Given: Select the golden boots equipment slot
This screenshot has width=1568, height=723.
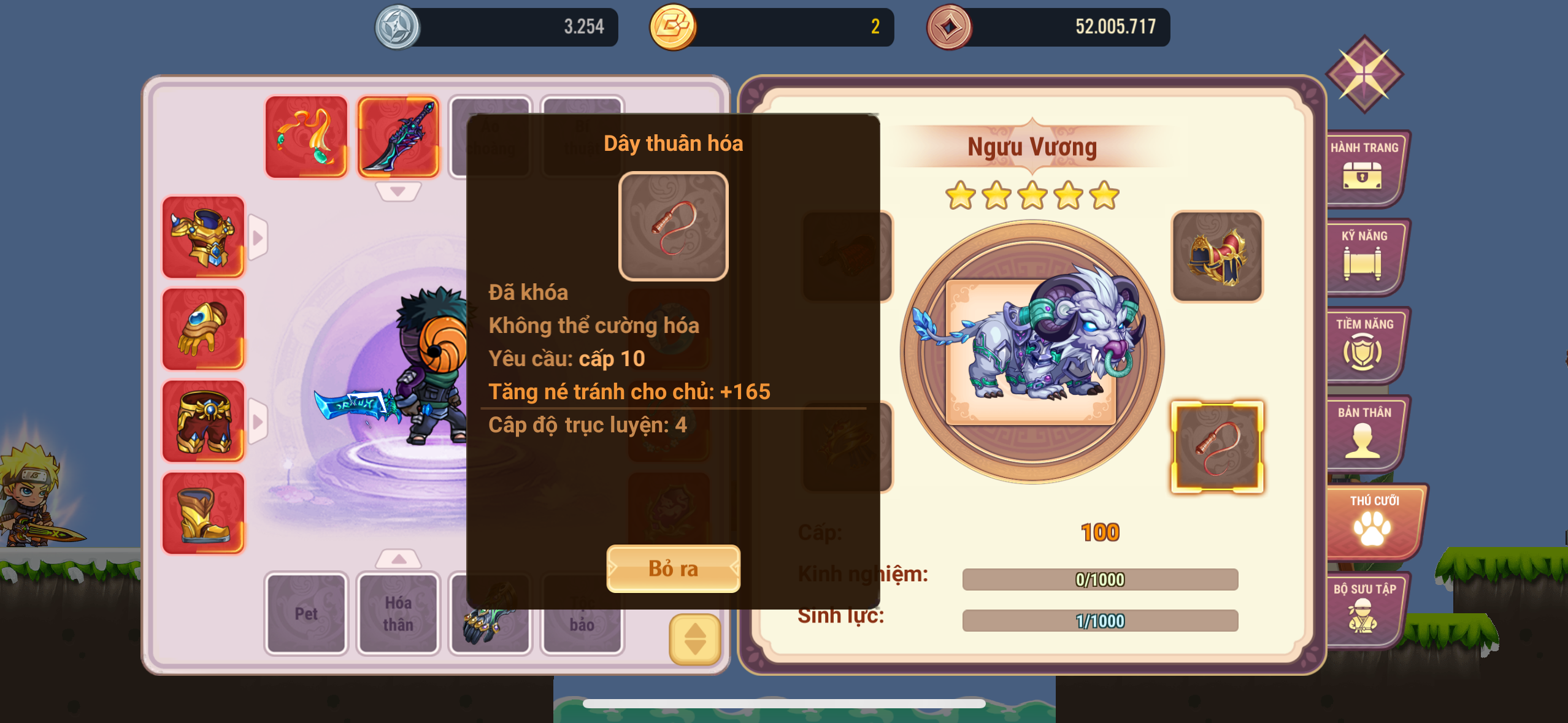Looking at the screenshot, I should [203, 513].
